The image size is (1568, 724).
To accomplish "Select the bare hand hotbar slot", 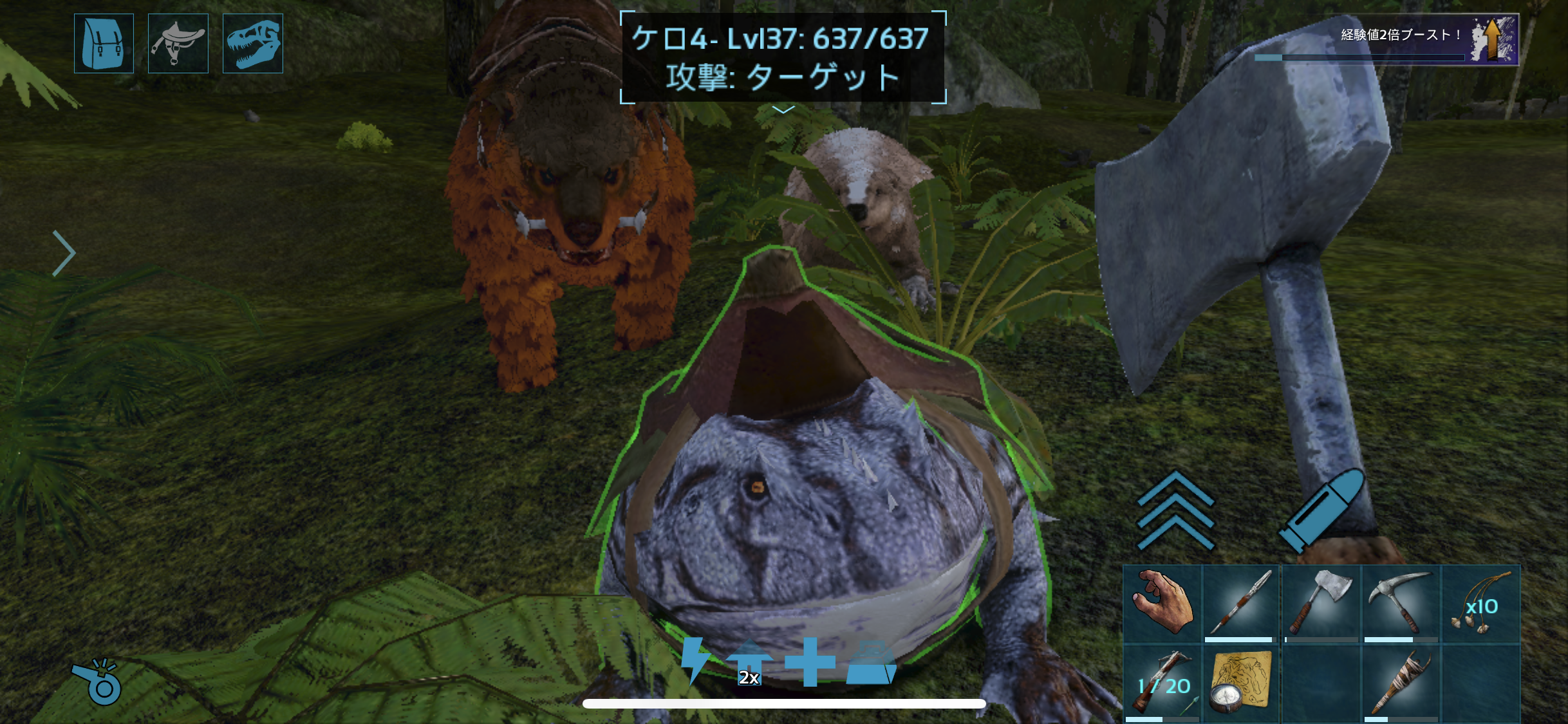I will click(x=1162, y=603).
